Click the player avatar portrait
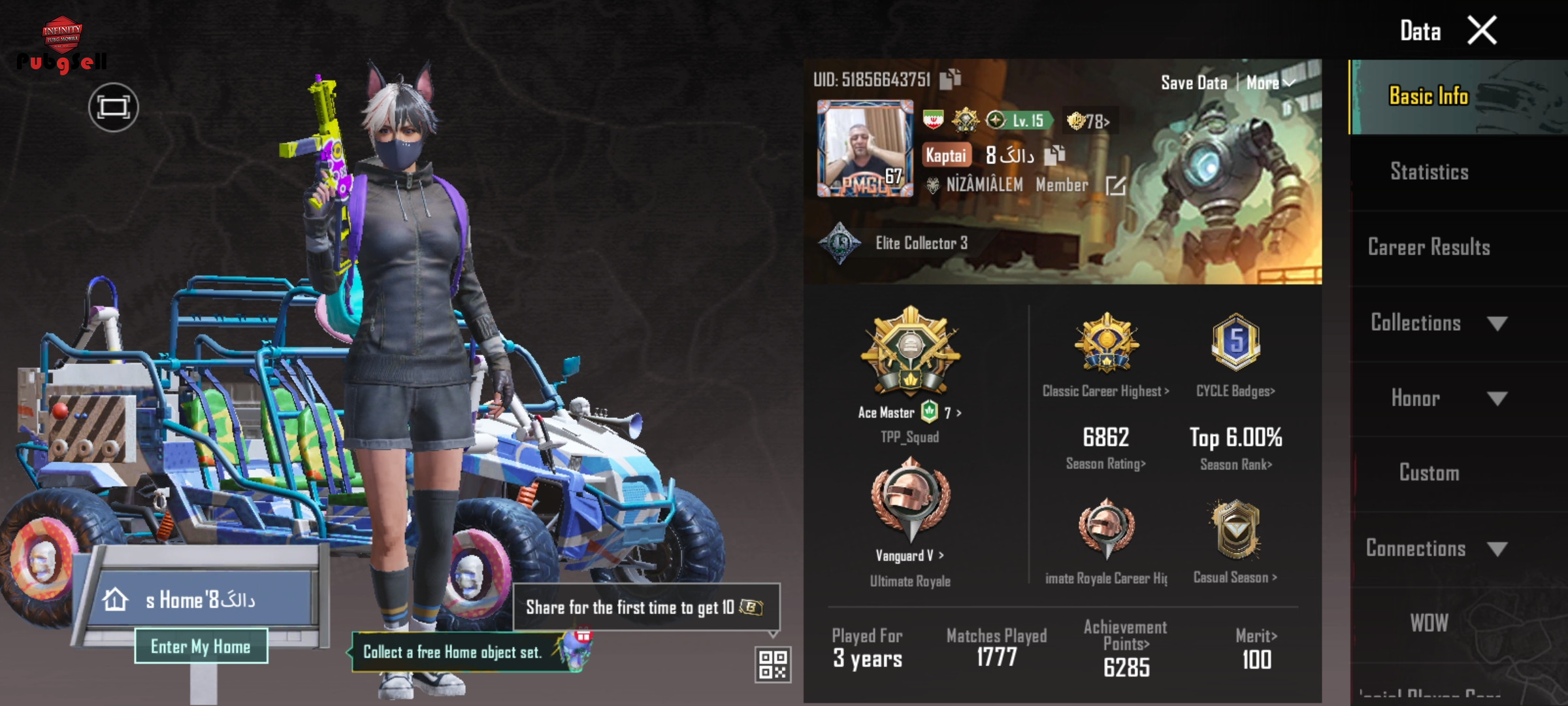Screen dimensions: 1568x706 point(865,148)
